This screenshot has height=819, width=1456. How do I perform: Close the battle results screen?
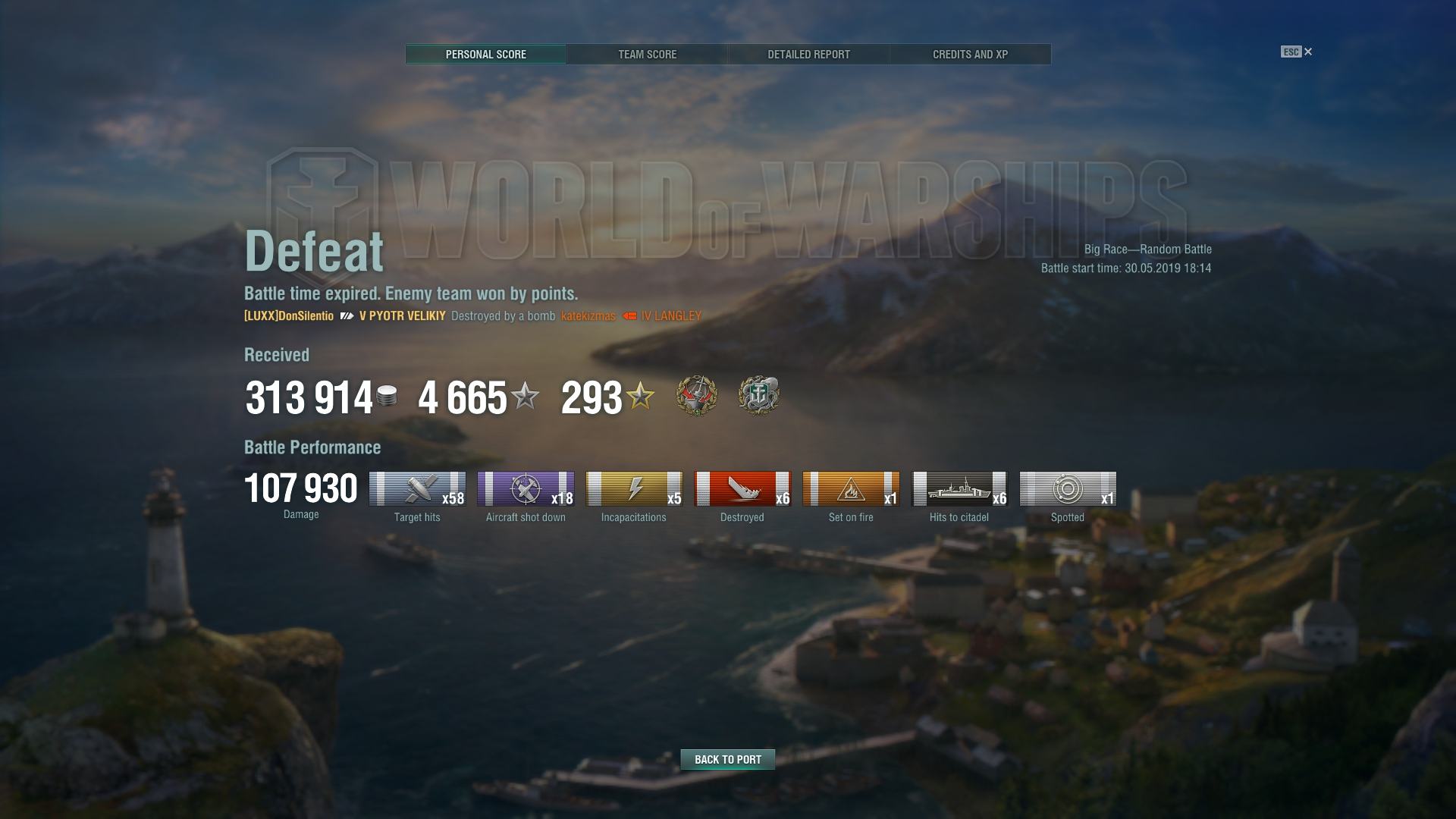tap(1307, 52)
